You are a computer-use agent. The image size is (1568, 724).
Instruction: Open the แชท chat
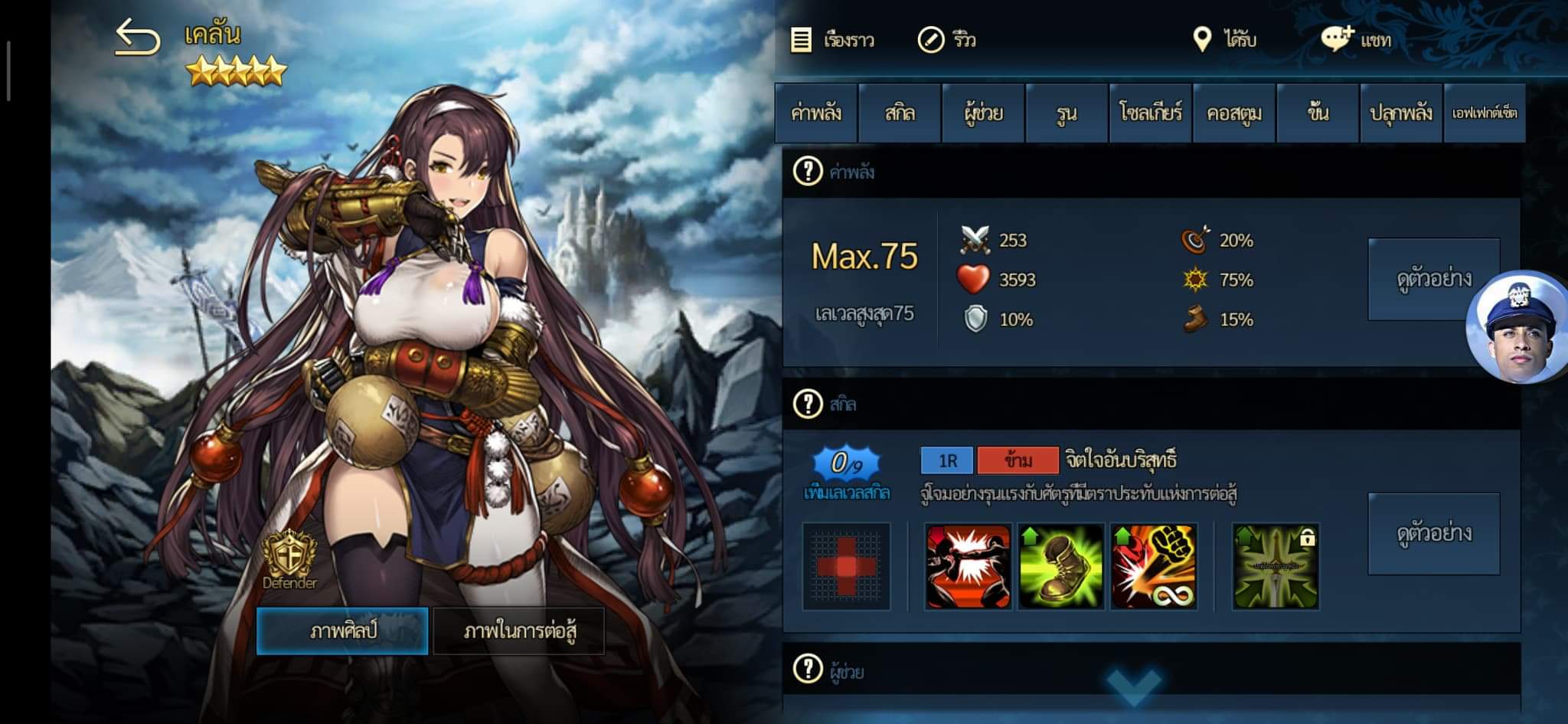point(1357,39)
